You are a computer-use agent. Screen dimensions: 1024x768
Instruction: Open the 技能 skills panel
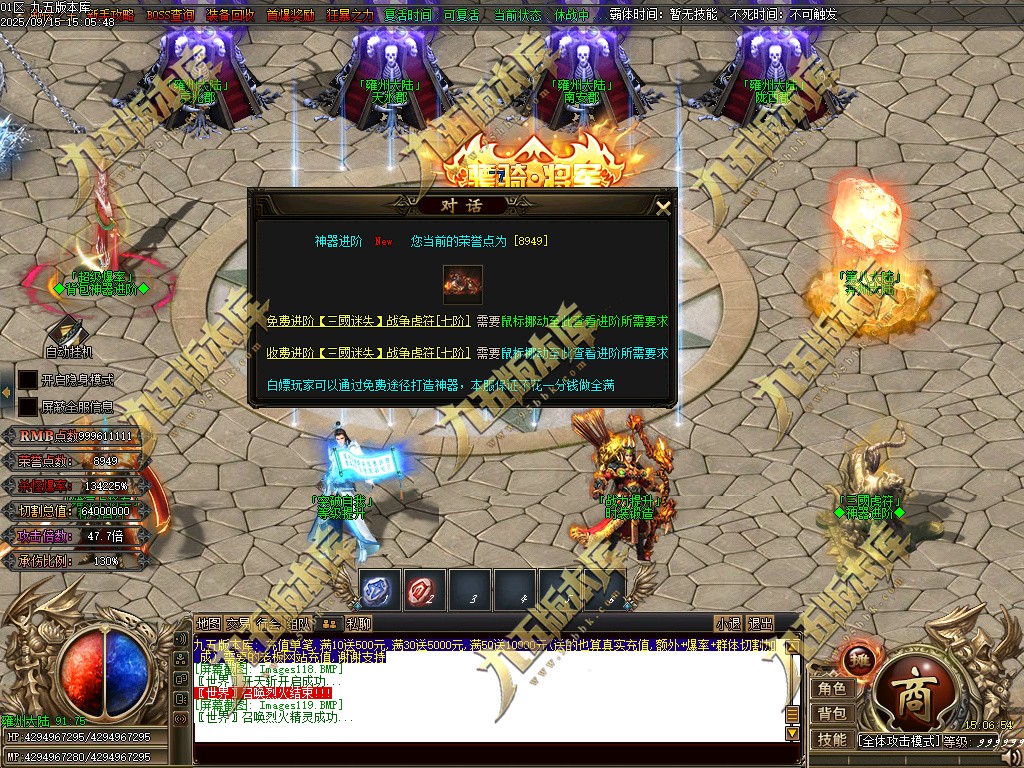click(832, 740)
